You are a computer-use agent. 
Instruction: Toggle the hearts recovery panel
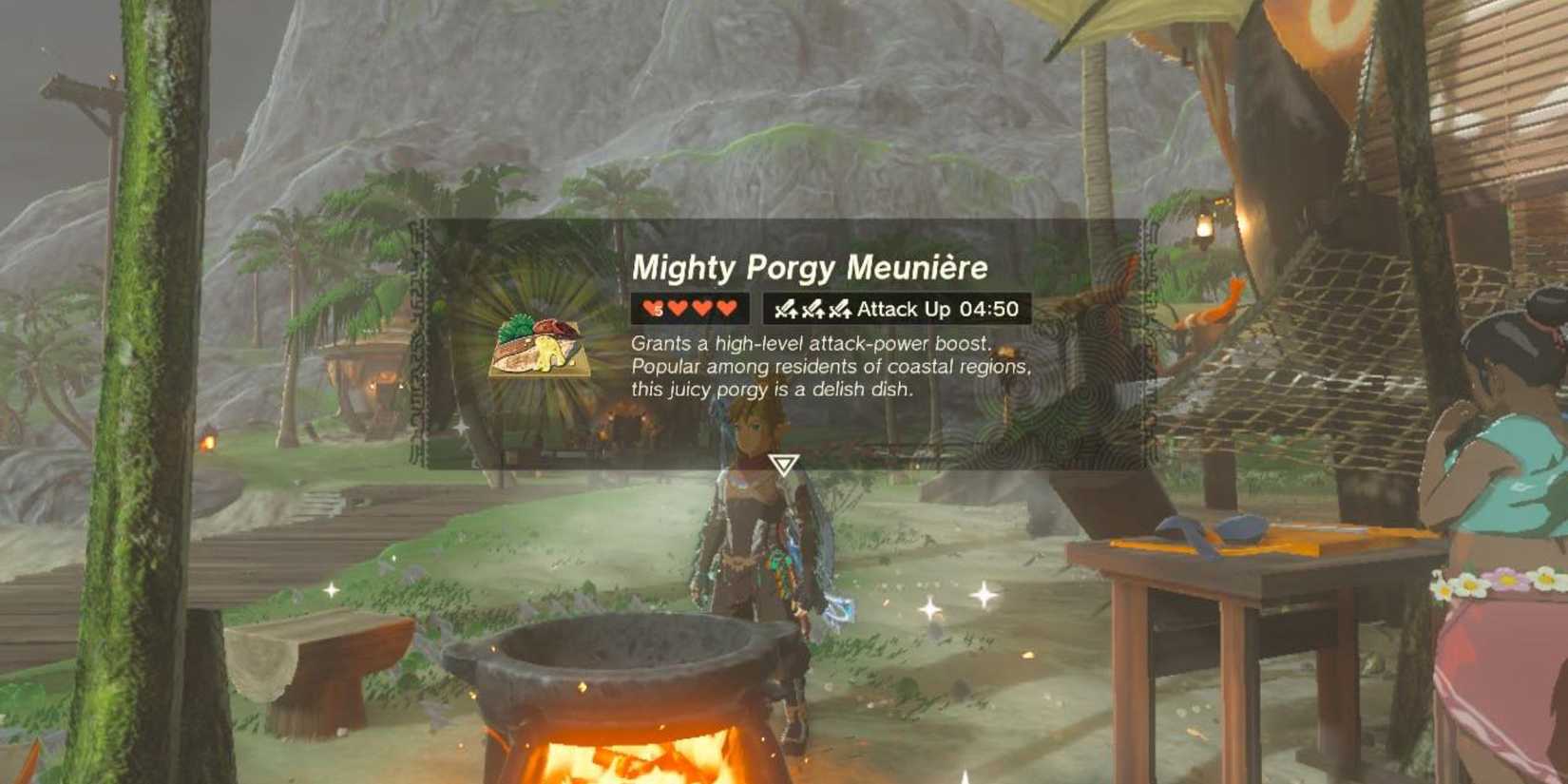tap(689, 307)
